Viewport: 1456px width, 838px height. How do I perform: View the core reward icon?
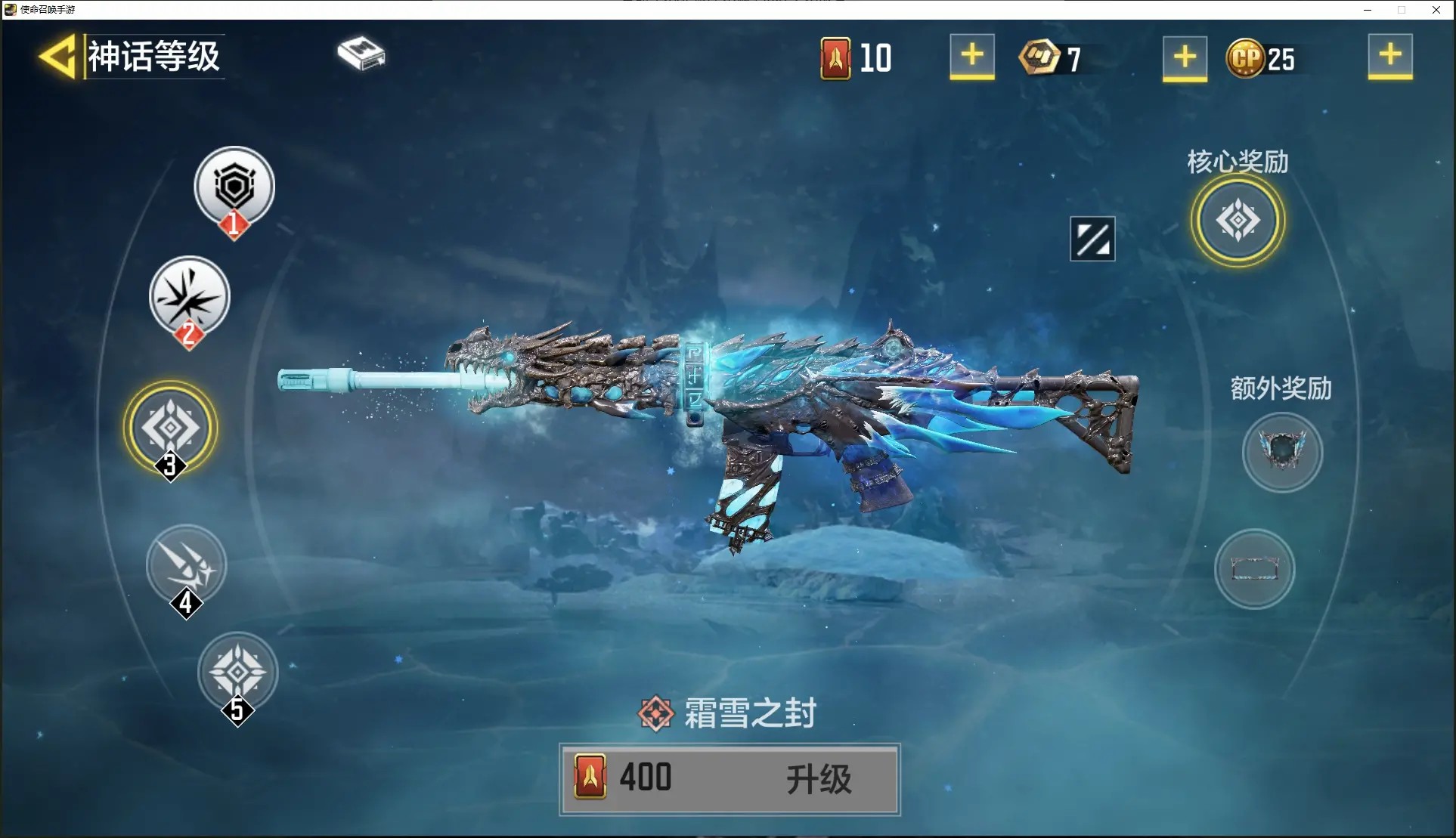tap(1238, 221)
